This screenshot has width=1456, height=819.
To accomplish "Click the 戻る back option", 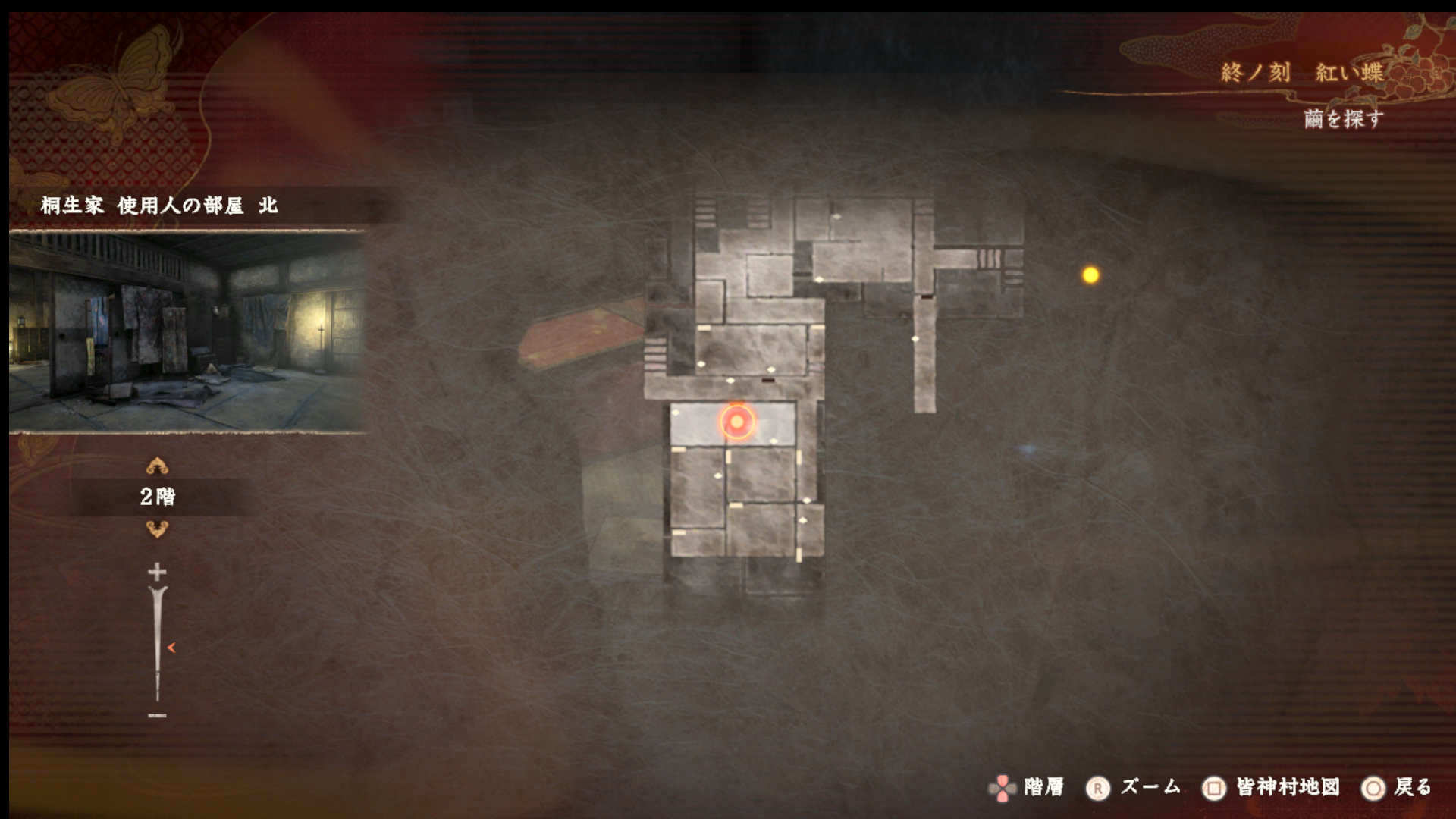I will 1398,788.
